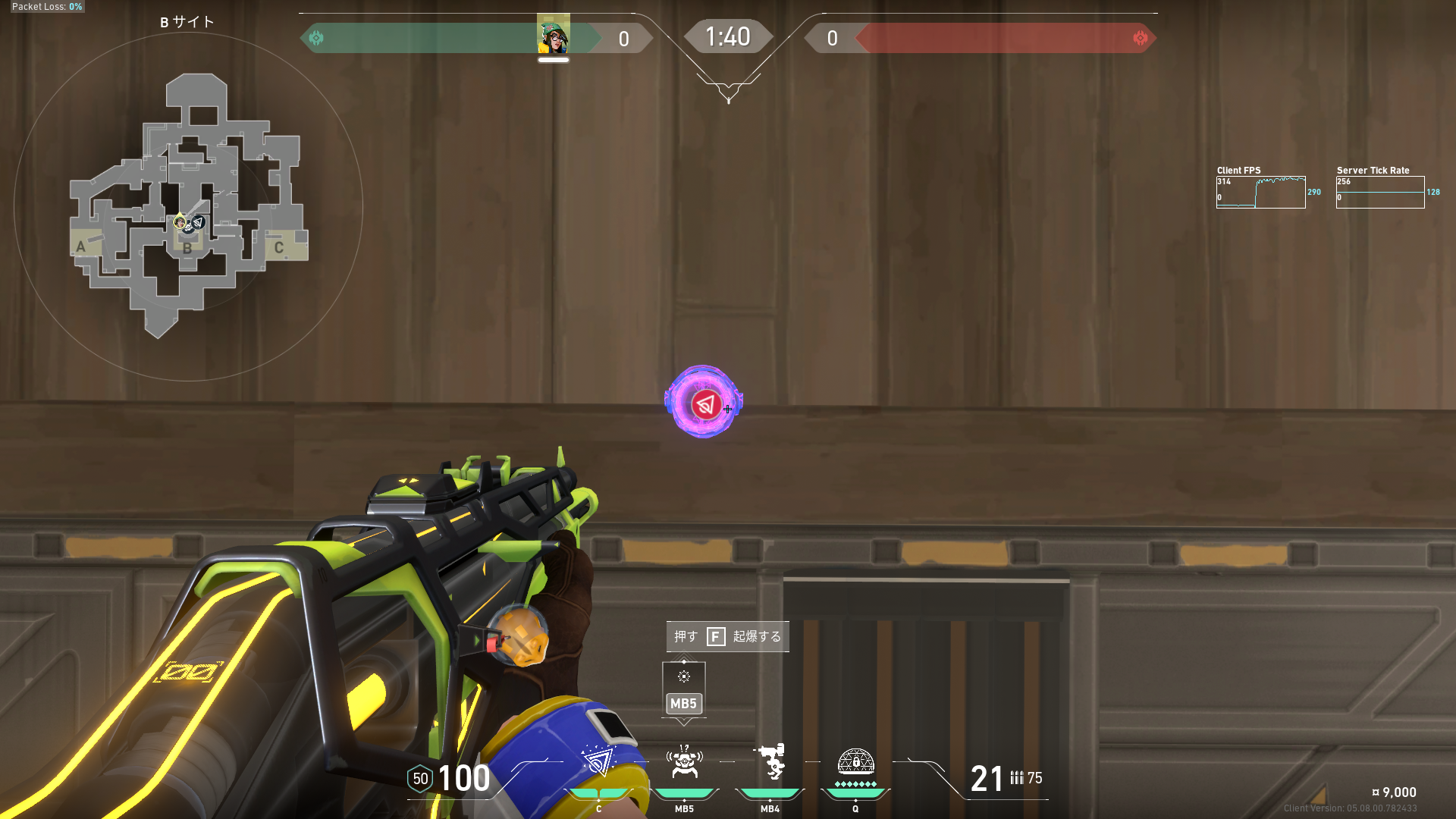Activate the Nanoswarm grenade ability icon
Screen dimensions: 1456x819
point(598,763)
